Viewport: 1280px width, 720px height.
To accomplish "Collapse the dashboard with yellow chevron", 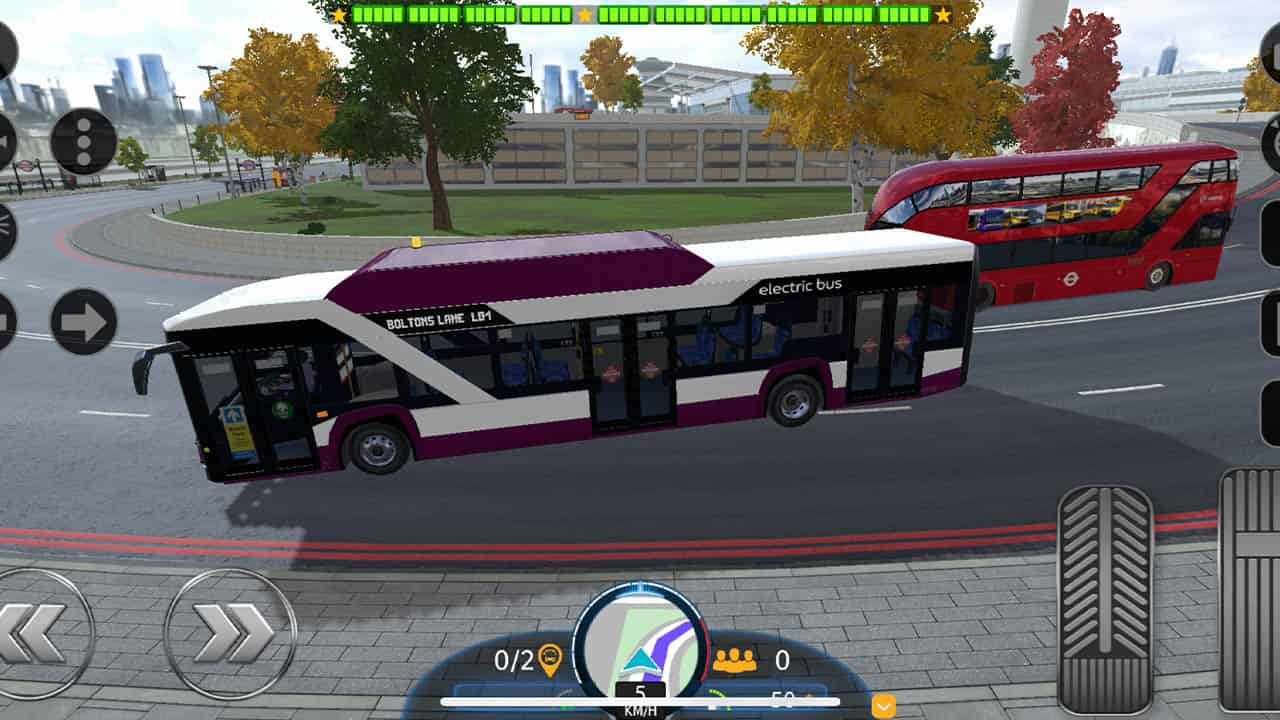I will tap(884, 706).
